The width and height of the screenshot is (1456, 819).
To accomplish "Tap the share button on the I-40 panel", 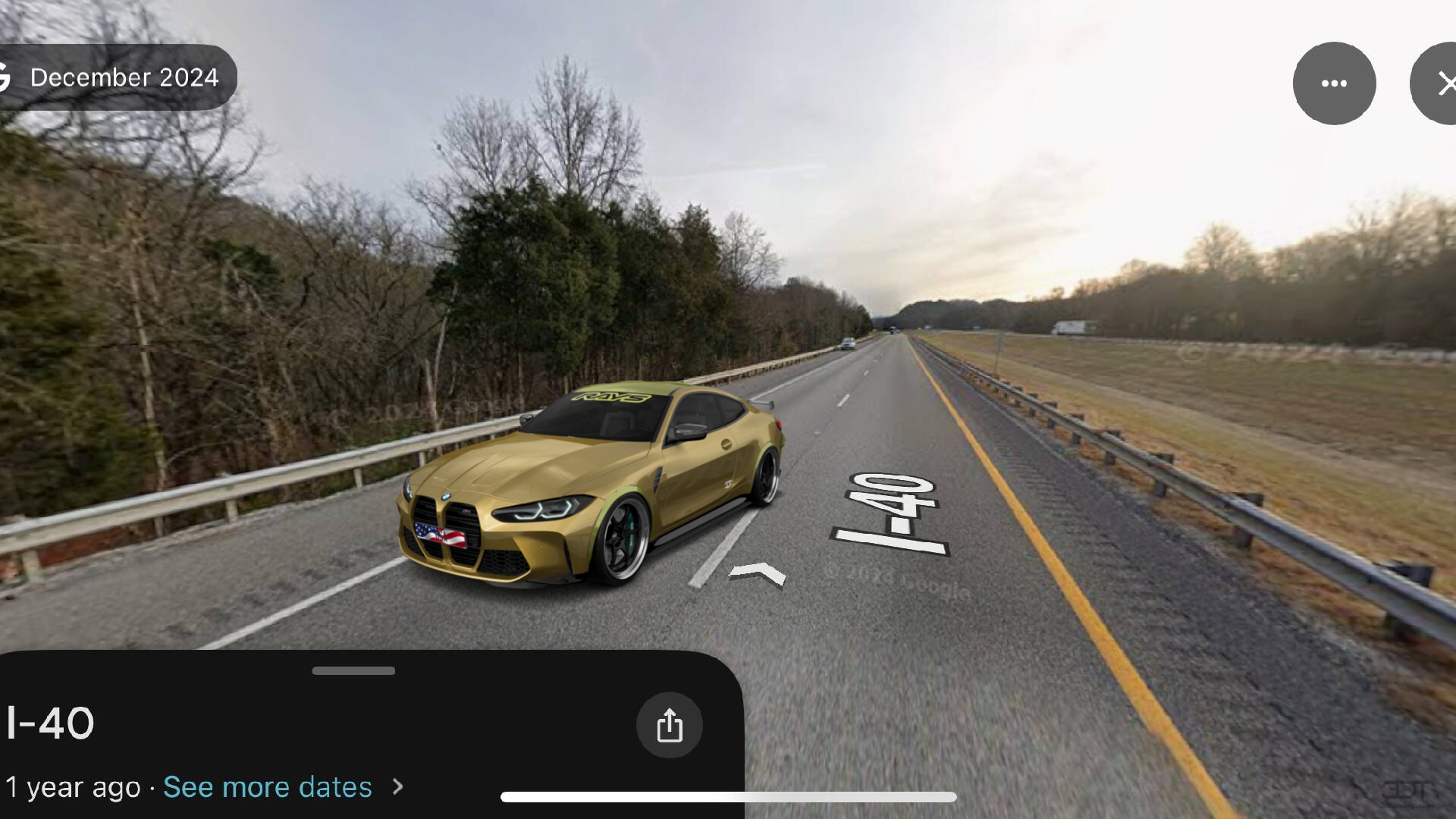I will point(669,725).
